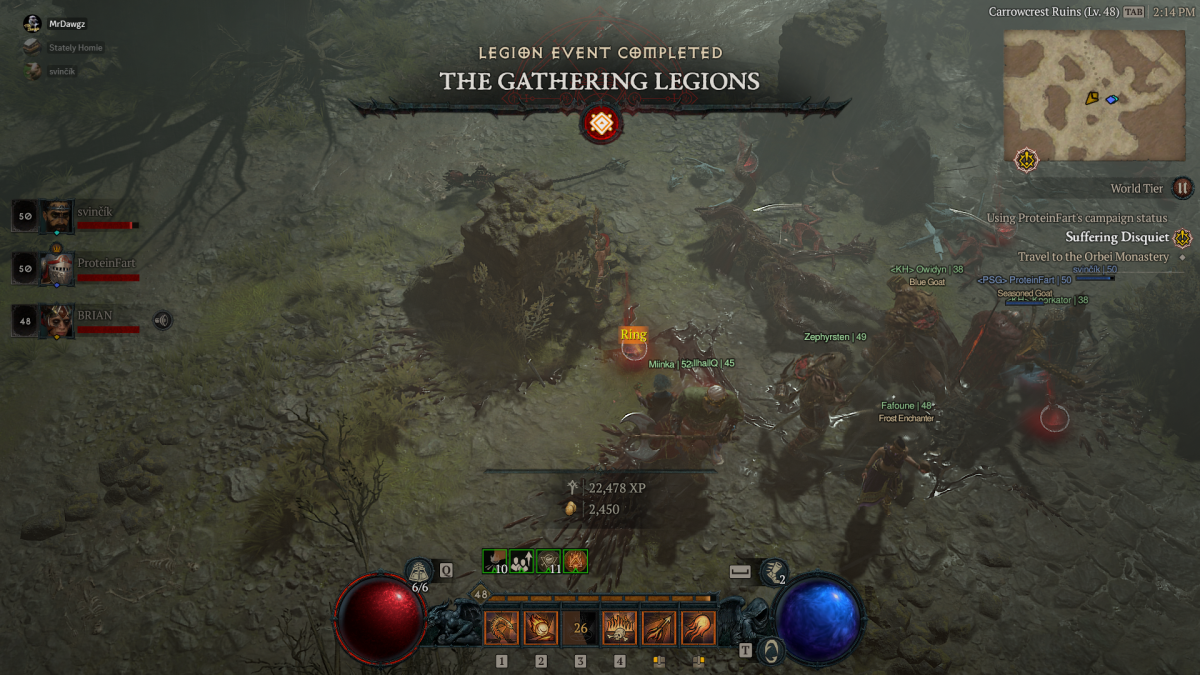Activate the fiery trident skill
Screen dimensions: 1200x675
(658, 628)
